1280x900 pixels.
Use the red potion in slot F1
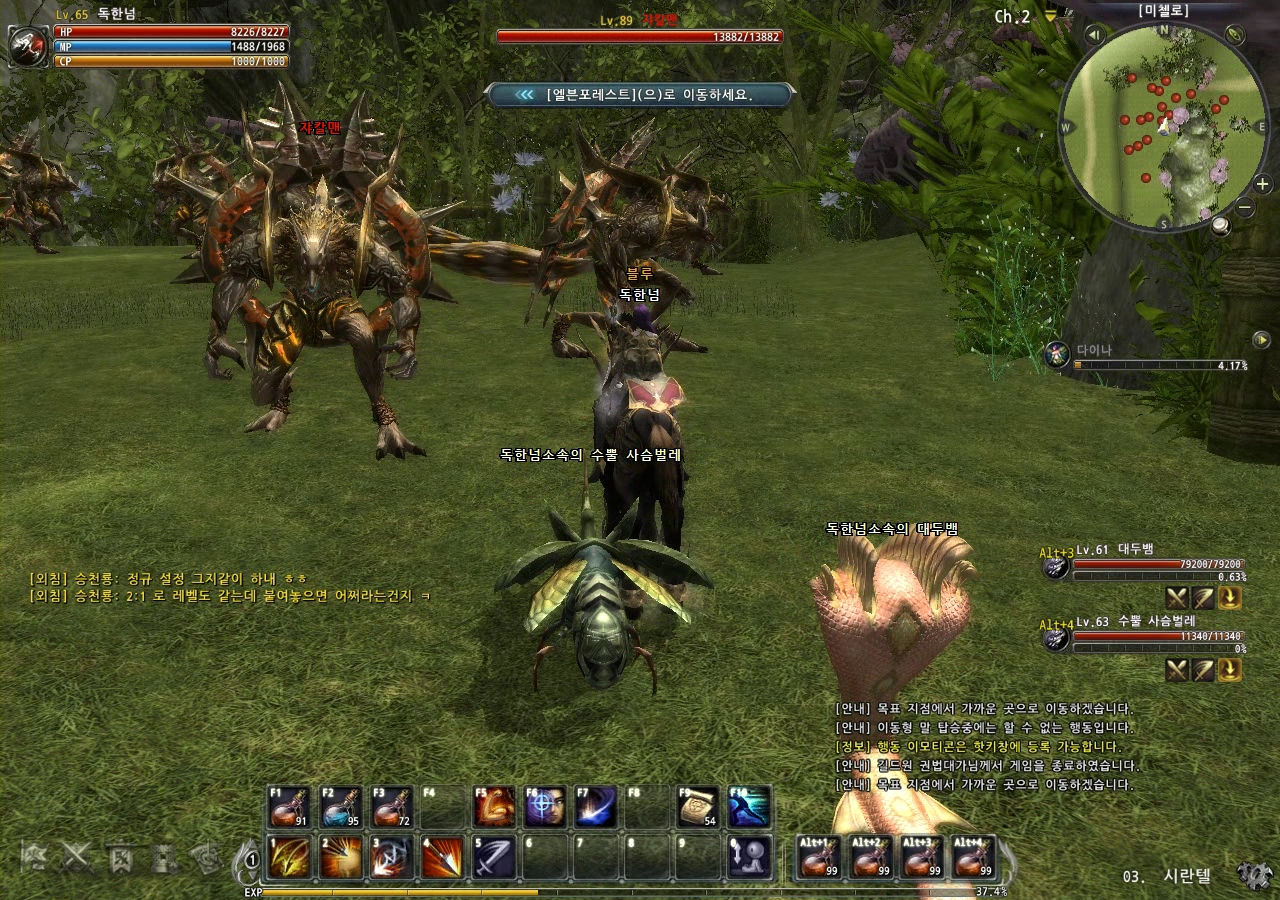tap(290, 807)
